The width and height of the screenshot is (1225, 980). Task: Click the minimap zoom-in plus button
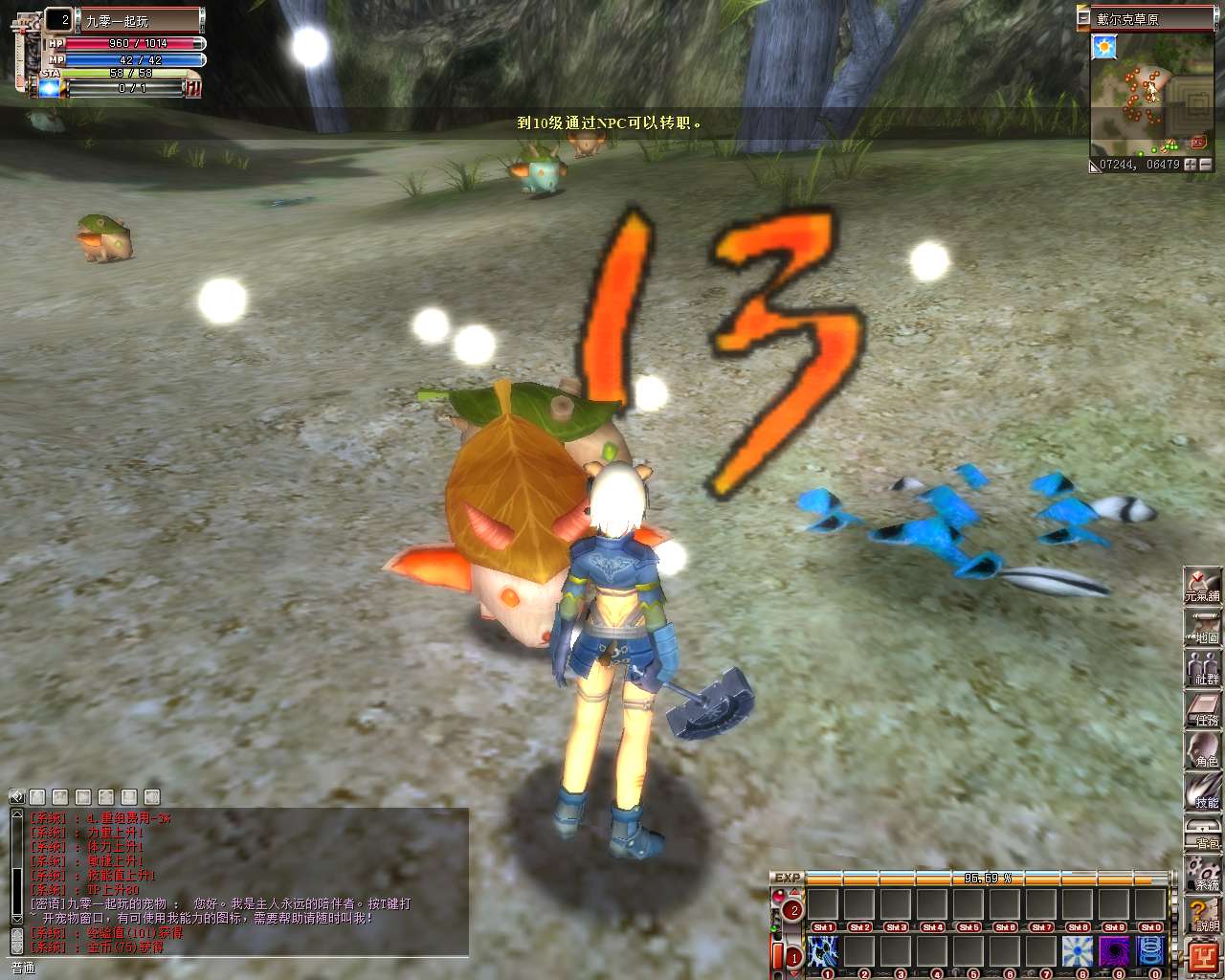click(1191, 165)
